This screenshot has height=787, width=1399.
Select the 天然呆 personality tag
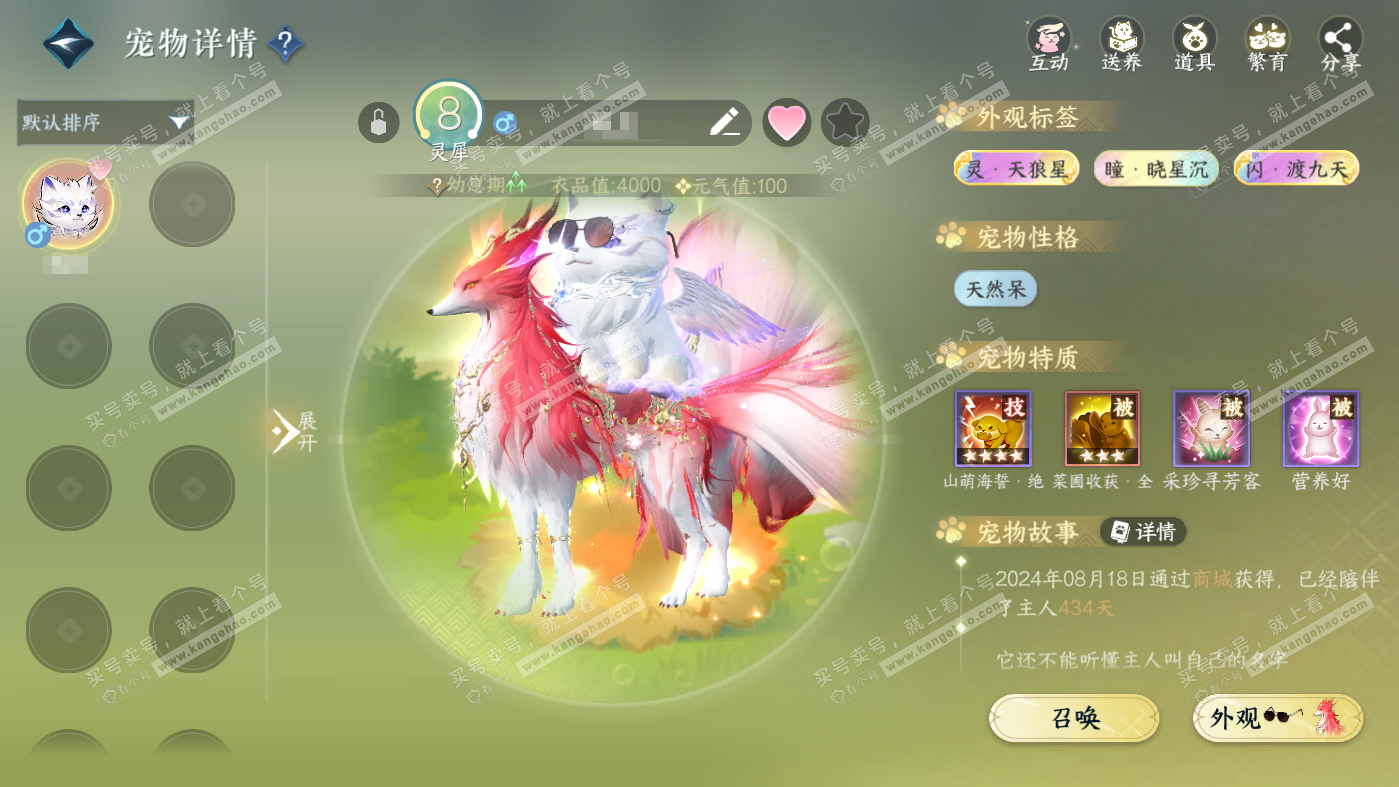995,290
